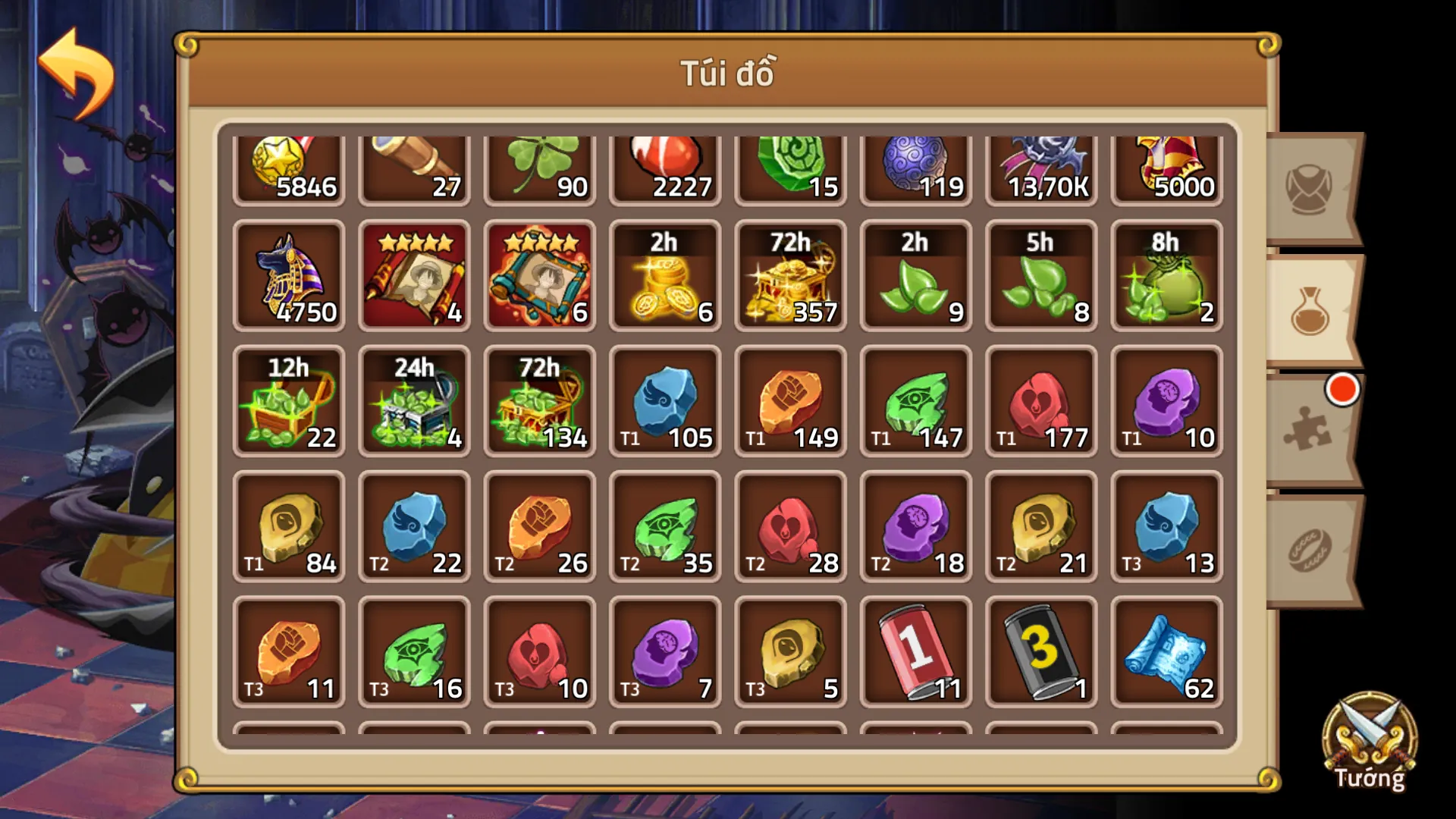The width and height of the screenshot is (1456, 819).
Task: Select the telescope item showing 27
Action: coord(414,167)
